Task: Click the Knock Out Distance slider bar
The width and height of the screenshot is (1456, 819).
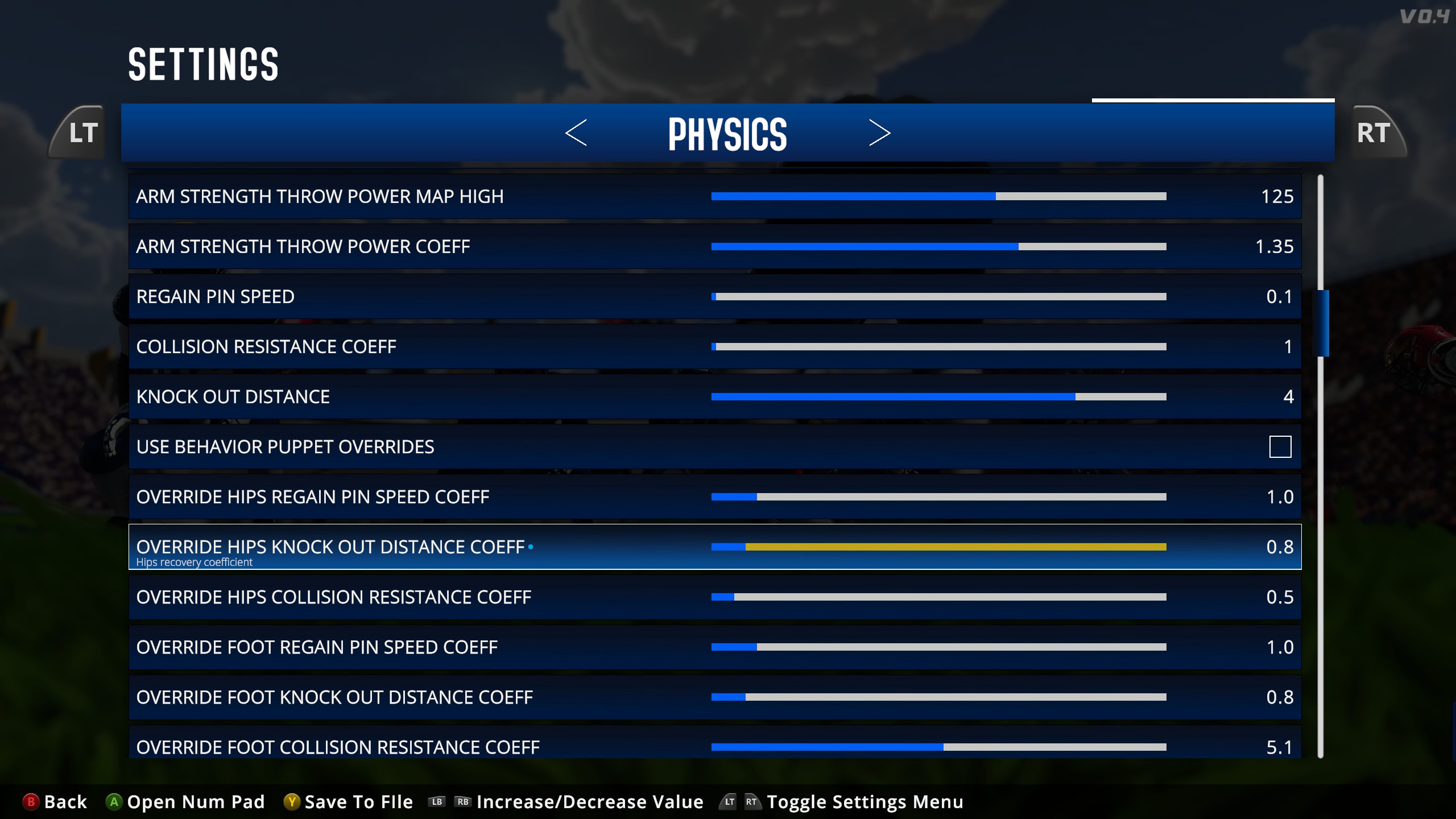Action: click(938, 396)
